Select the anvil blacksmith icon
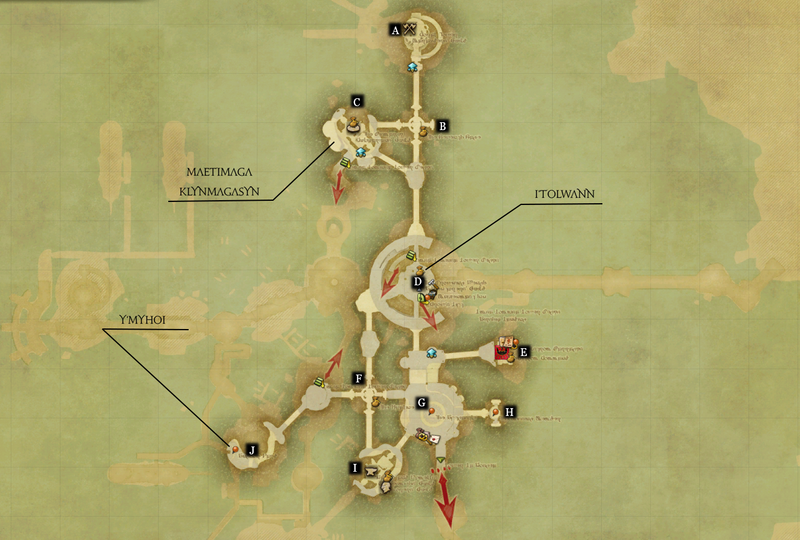The image size is (800, 540). (369, 471)
